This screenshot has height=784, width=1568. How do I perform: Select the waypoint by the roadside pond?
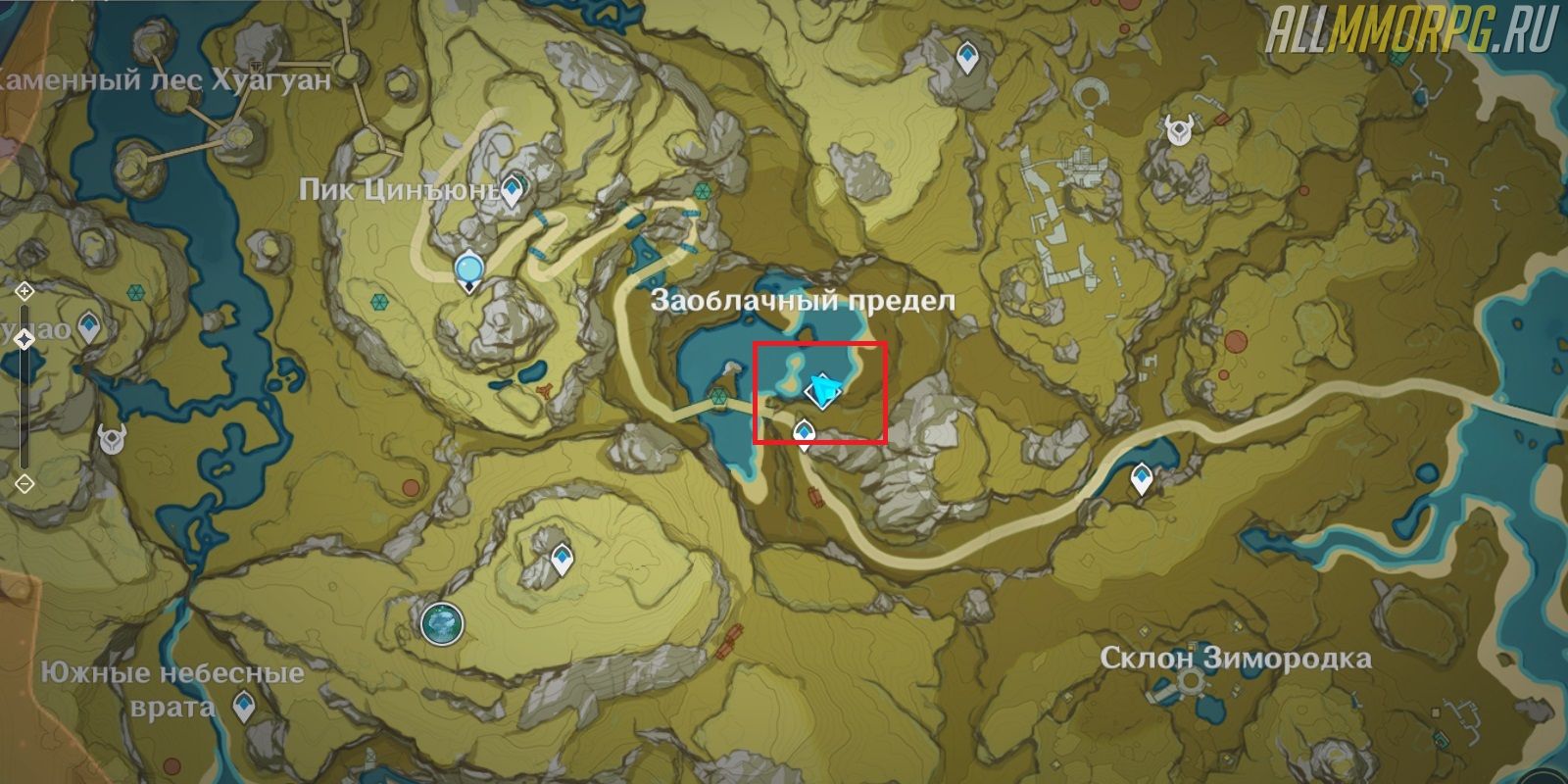[1141, 480]
